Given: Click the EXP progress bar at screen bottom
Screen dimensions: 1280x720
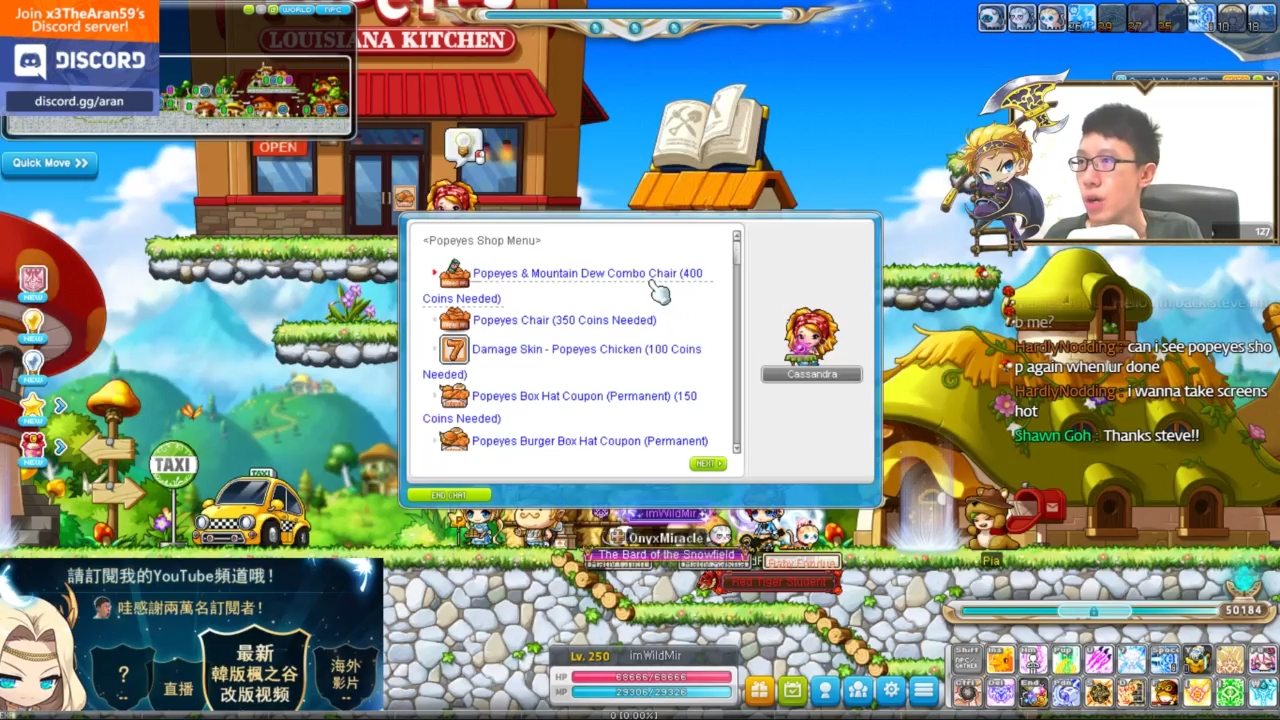Looking at the screenshot, I should (640, 714).
